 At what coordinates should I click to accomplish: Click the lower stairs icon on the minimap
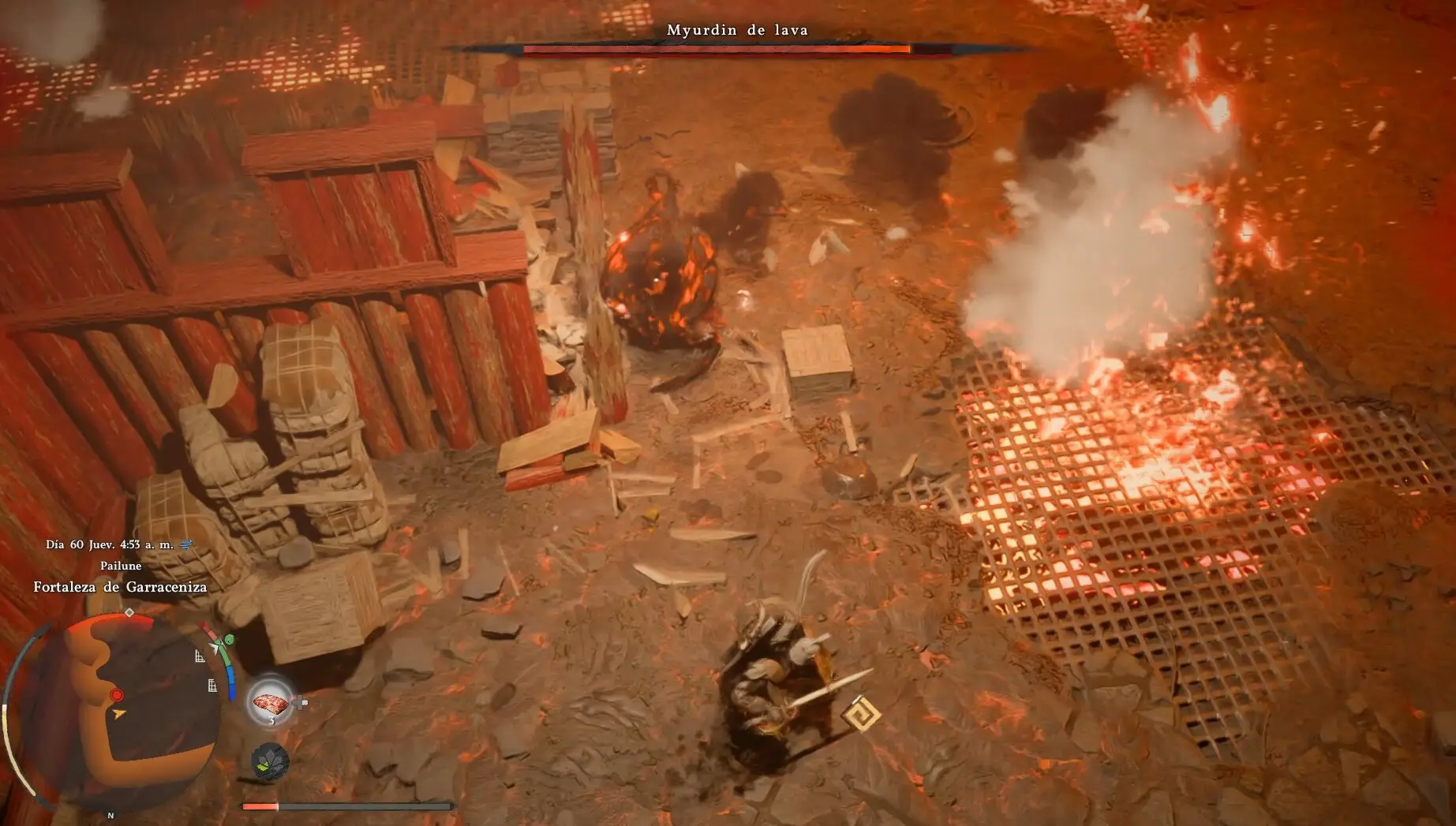tap(212, 686)
